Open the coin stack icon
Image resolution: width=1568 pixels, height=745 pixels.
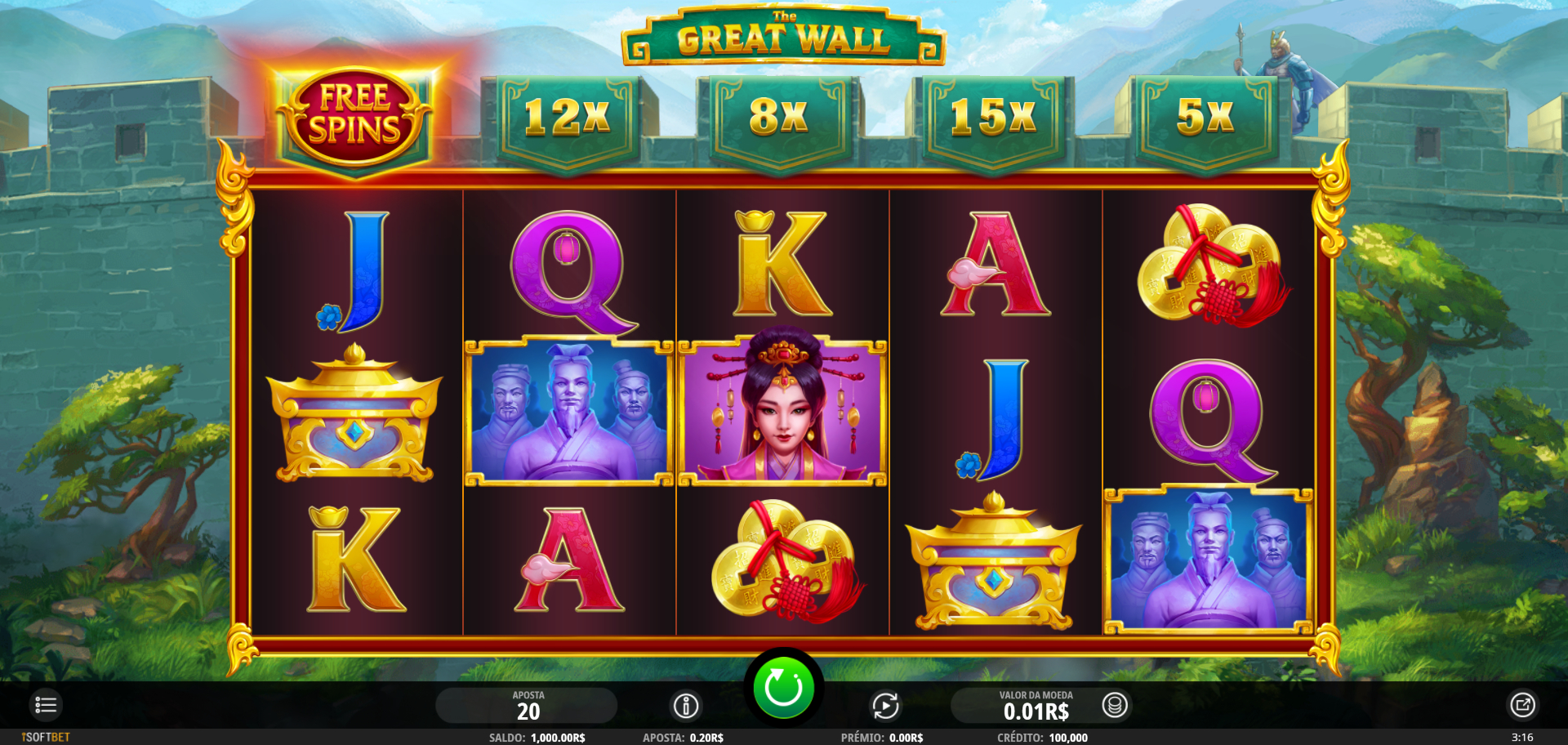(1115, 705)
